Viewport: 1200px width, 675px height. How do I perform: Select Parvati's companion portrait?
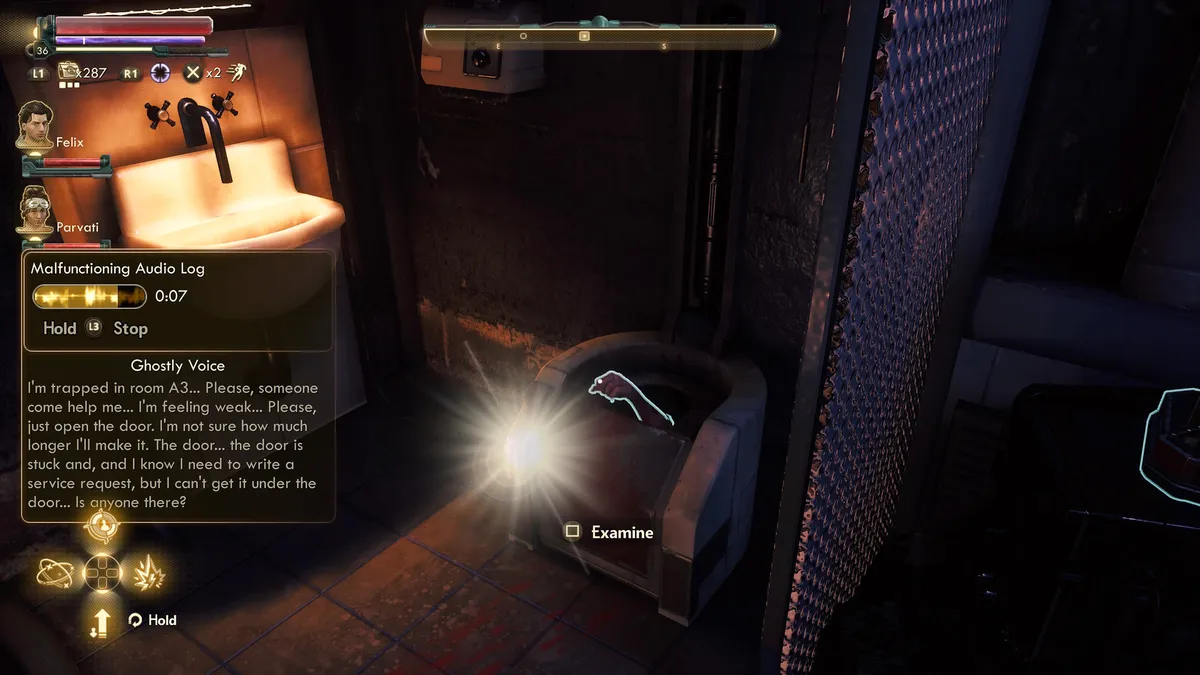tap(35, 211)
